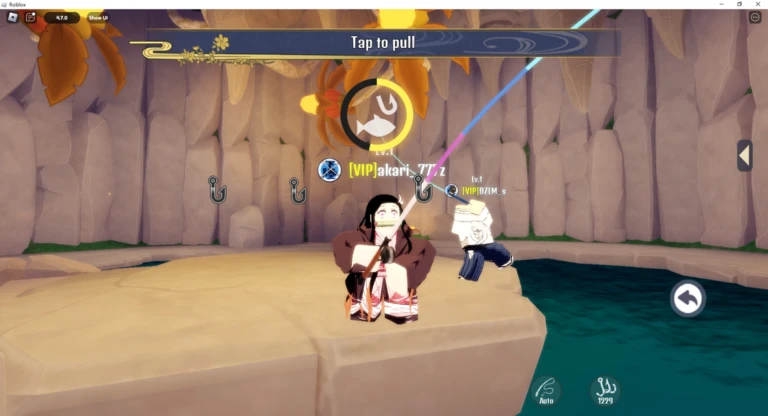The image size is (768, 416).
Task: Click the round back arrow button
Action: tap(688, 298)
